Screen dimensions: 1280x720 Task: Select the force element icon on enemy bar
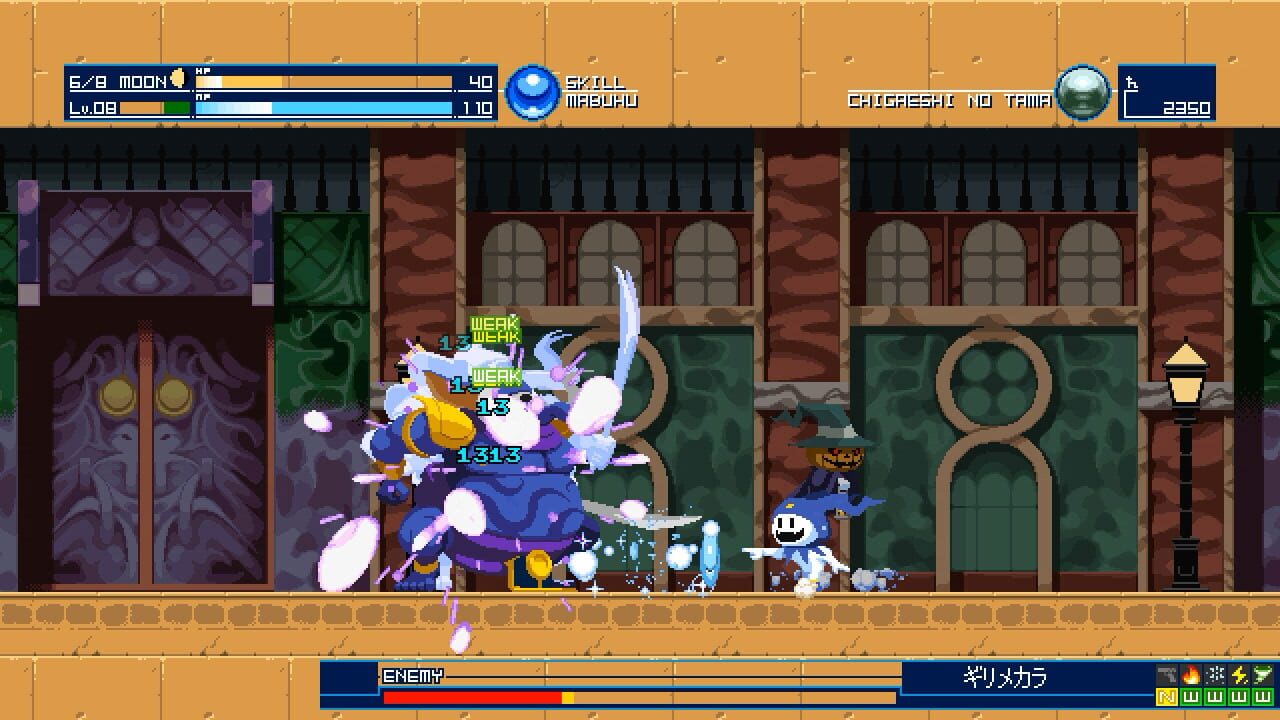(1262, 674)
